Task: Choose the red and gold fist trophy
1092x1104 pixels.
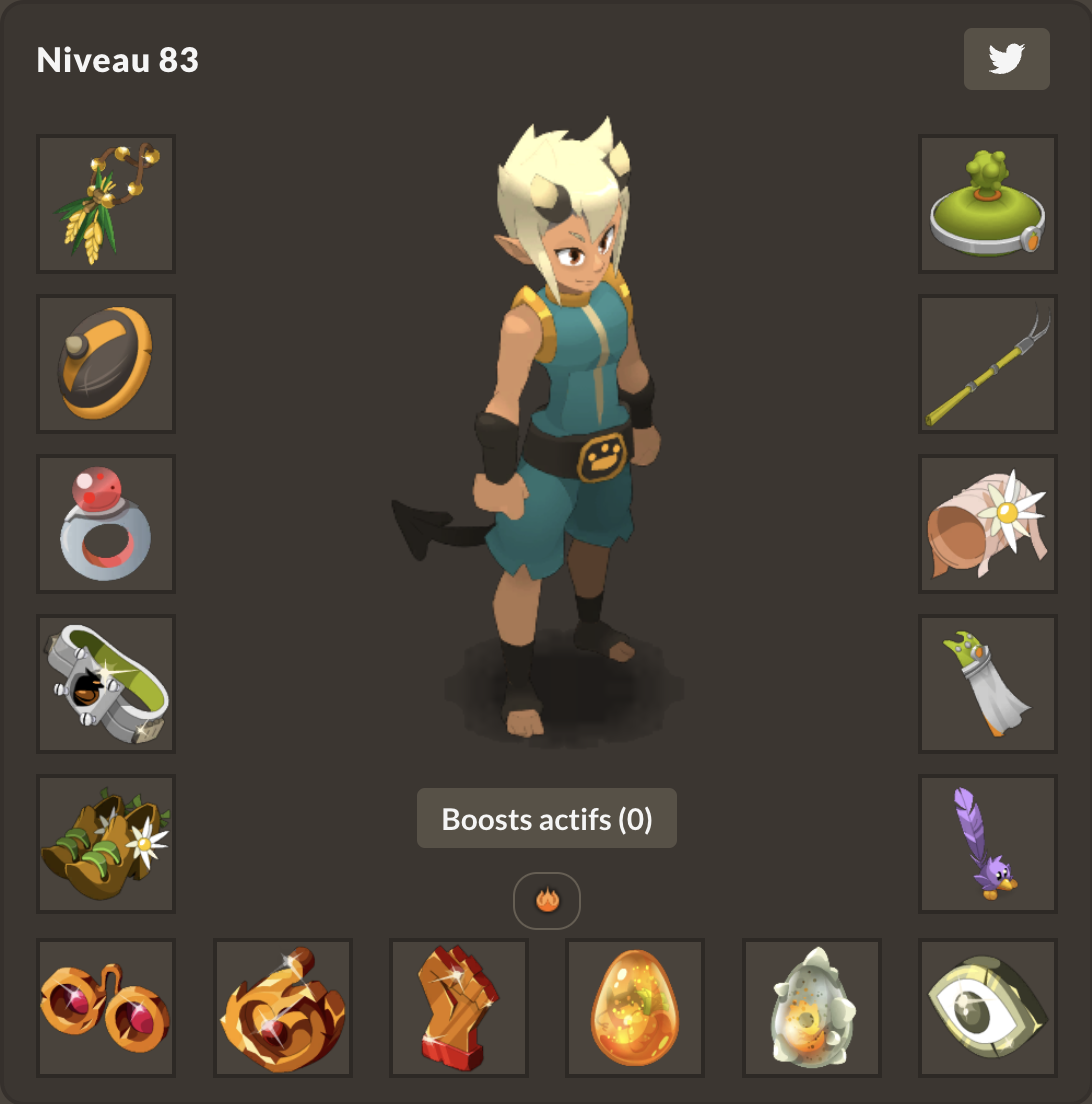Action: 459,1008
